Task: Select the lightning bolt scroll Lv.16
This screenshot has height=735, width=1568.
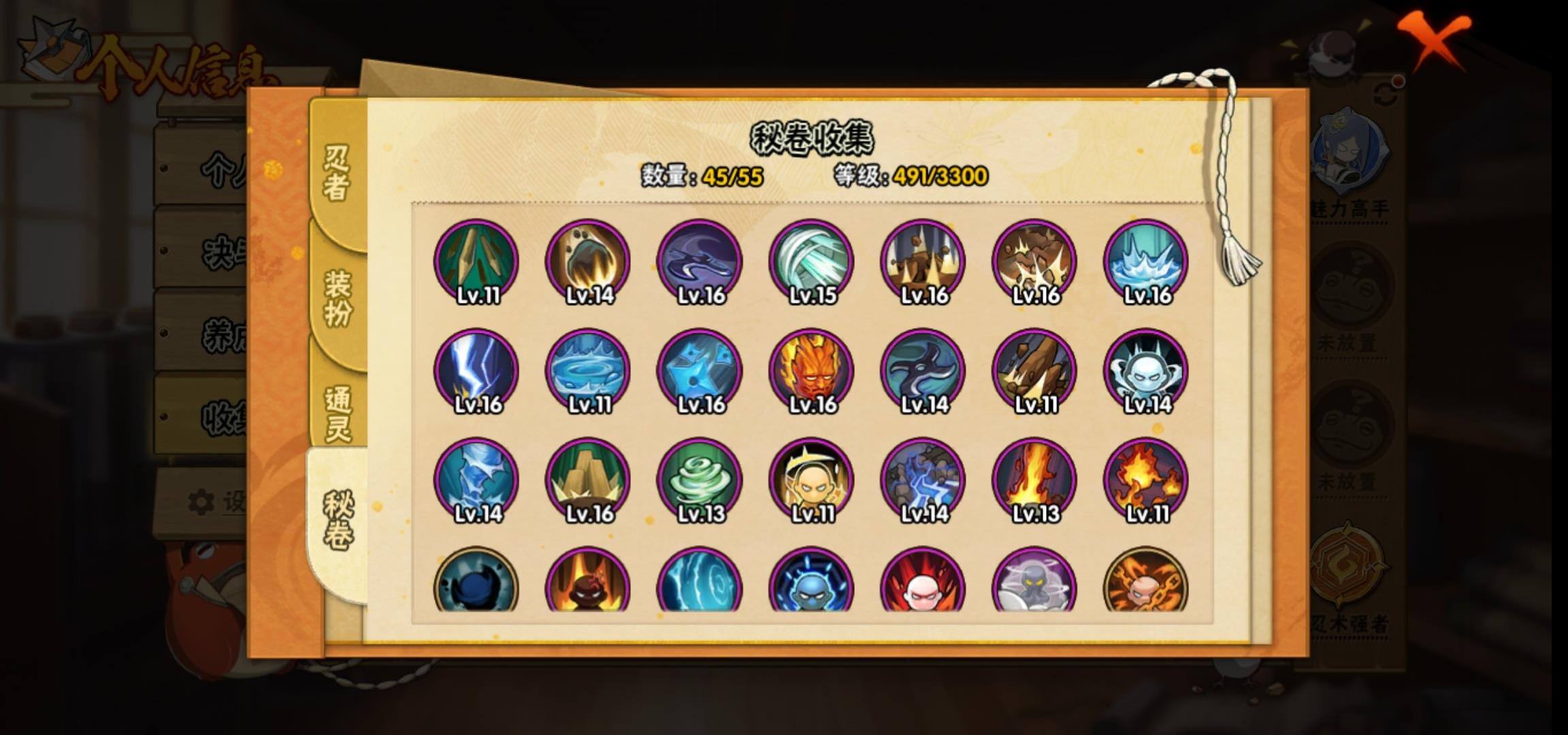Action: [476, 371]
